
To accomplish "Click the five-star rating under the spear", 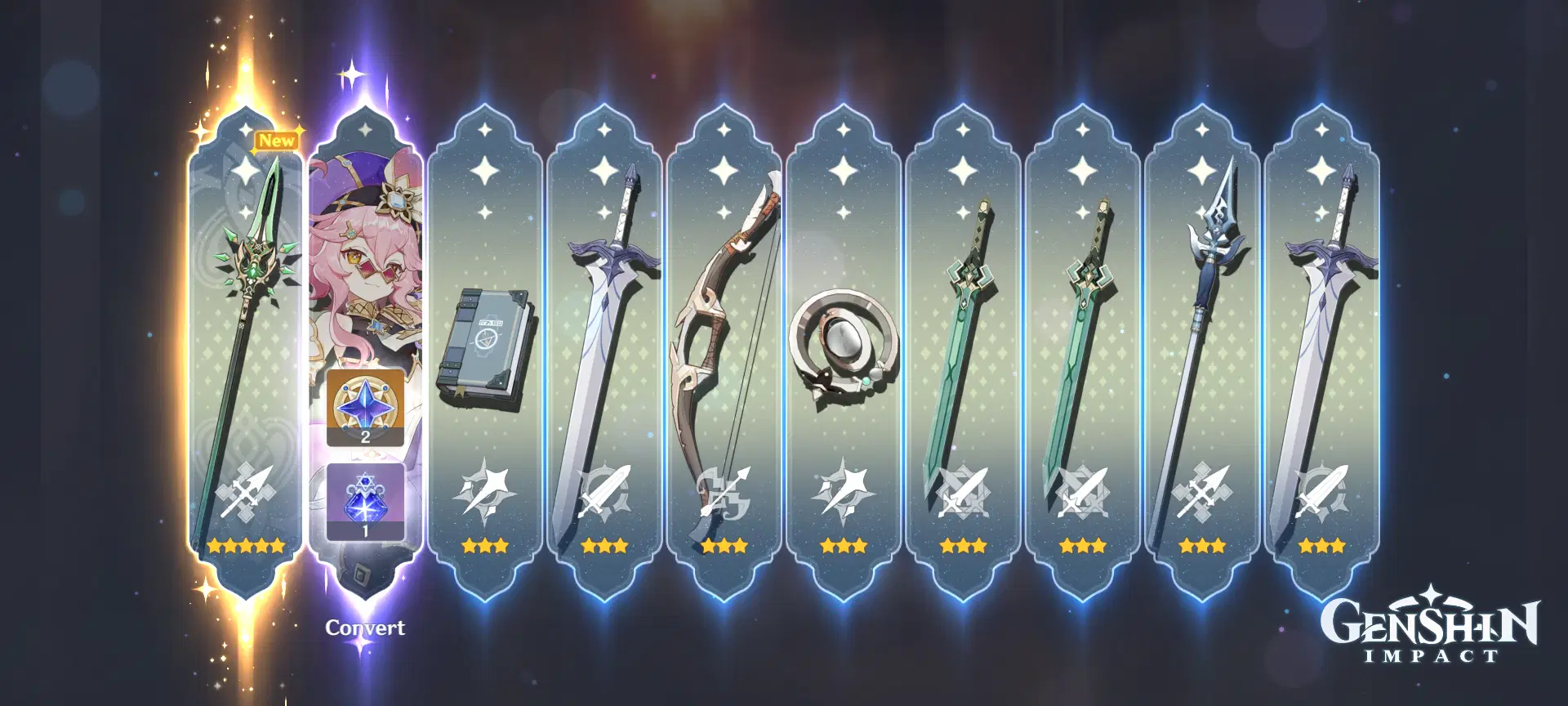I will coord(245,543).
